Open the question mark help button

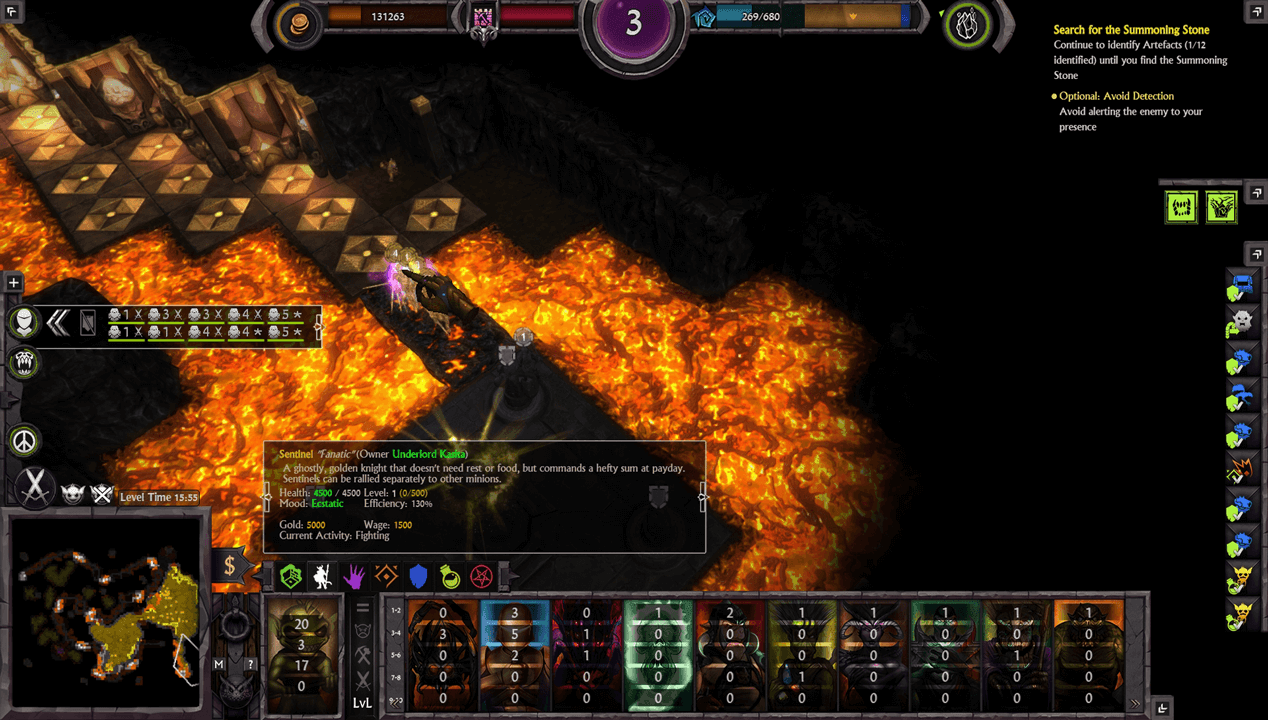(252, 663)
